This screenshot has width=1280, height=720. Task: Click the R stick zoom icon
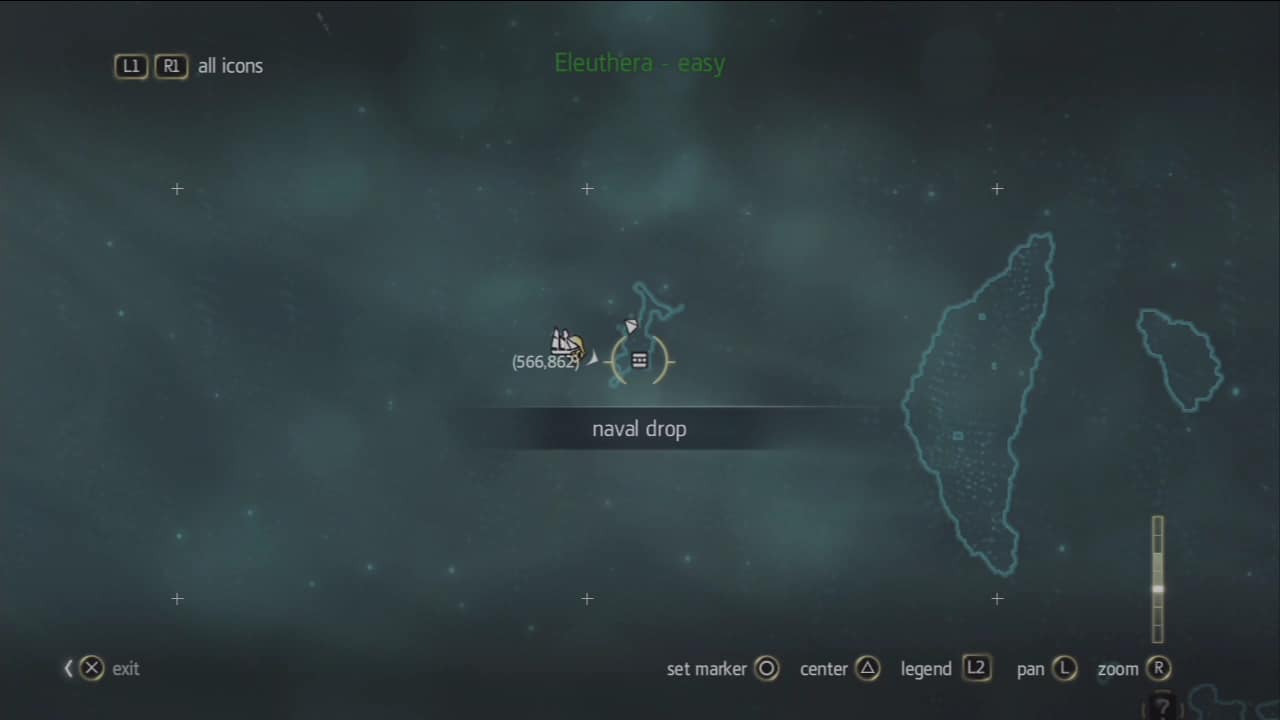coord(1160,669)
